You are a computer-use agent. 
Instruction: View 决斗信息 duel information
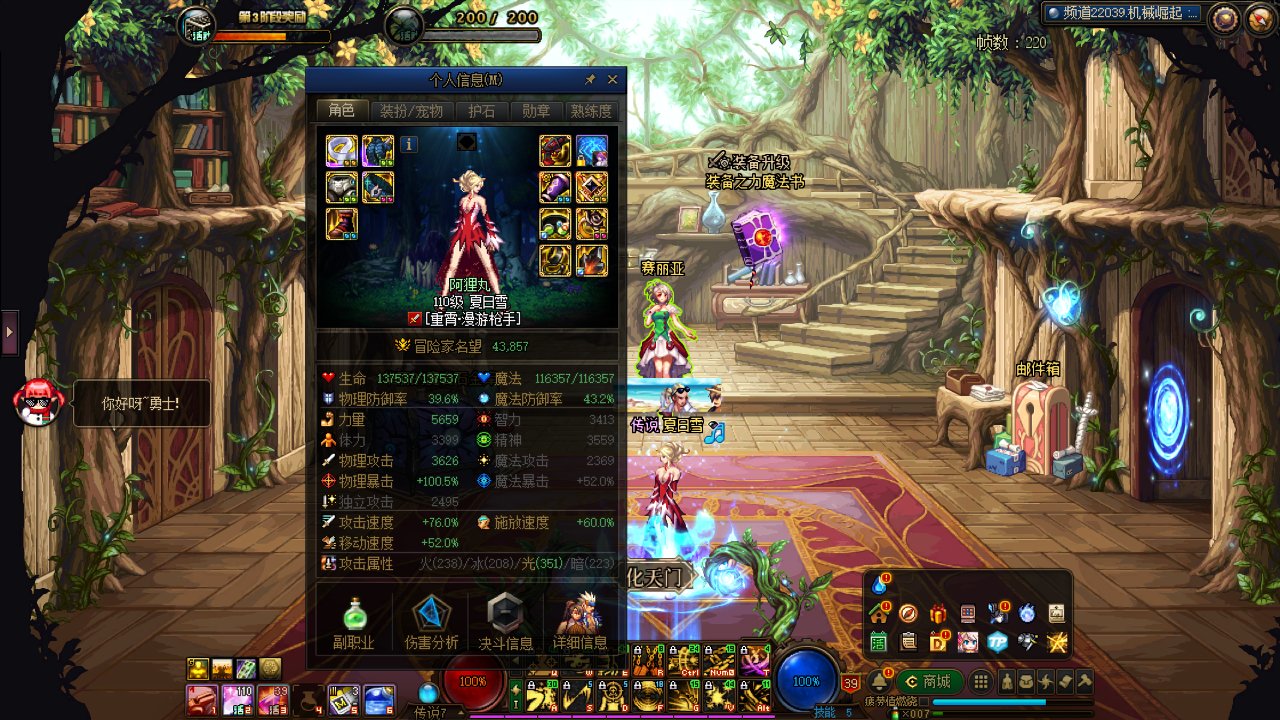[506, 622]
